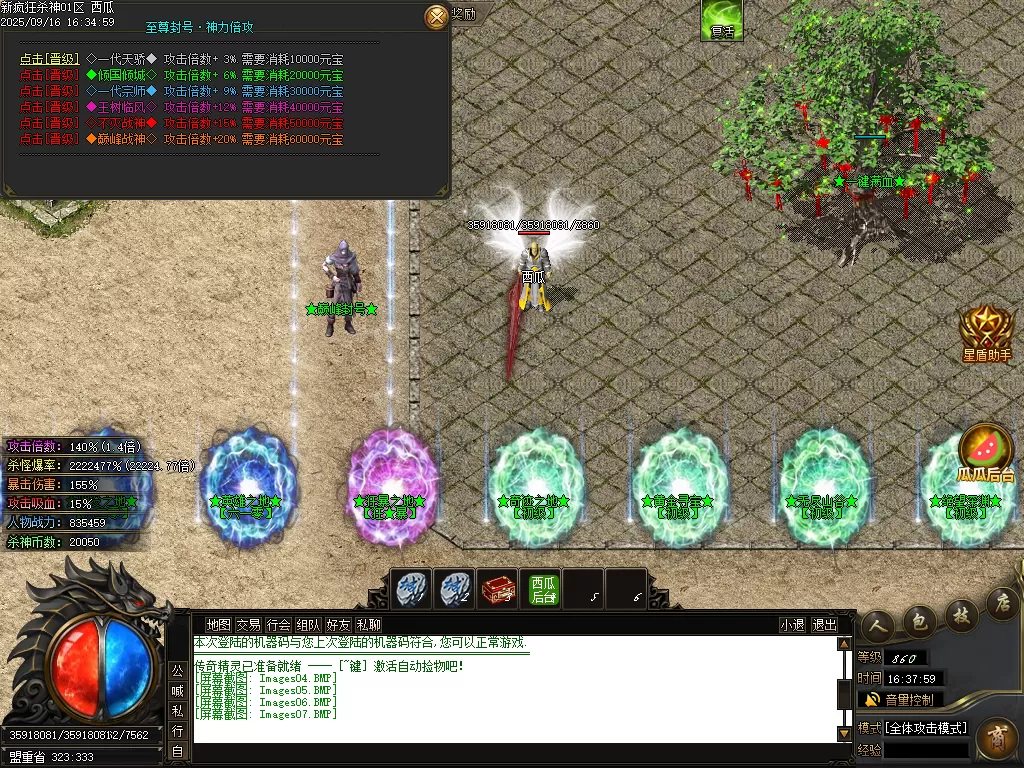Click 晋级 for the 巅峰战神 title
The width and height of the screenshot is (1024, 768).
click(x=49, y=139)
